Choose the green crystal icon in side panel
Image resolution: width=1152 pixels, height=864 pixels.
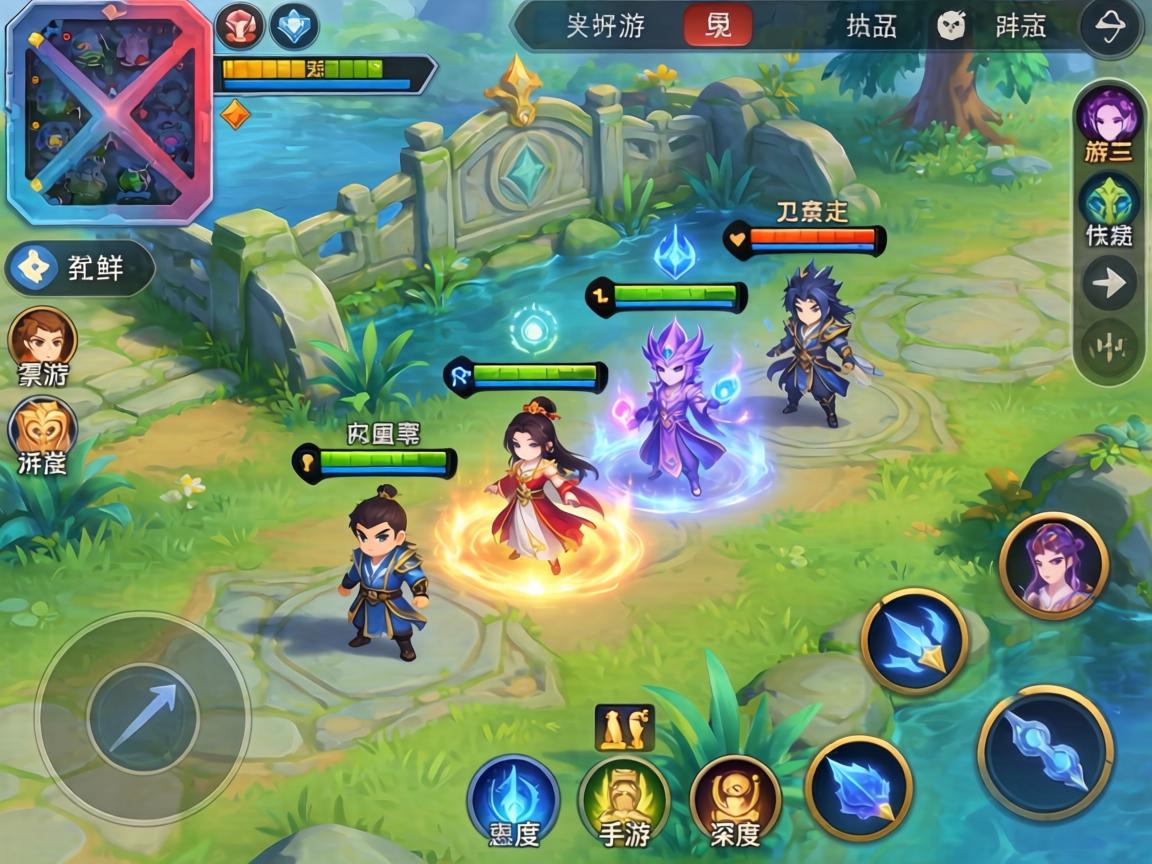[x=1109, y=202]
